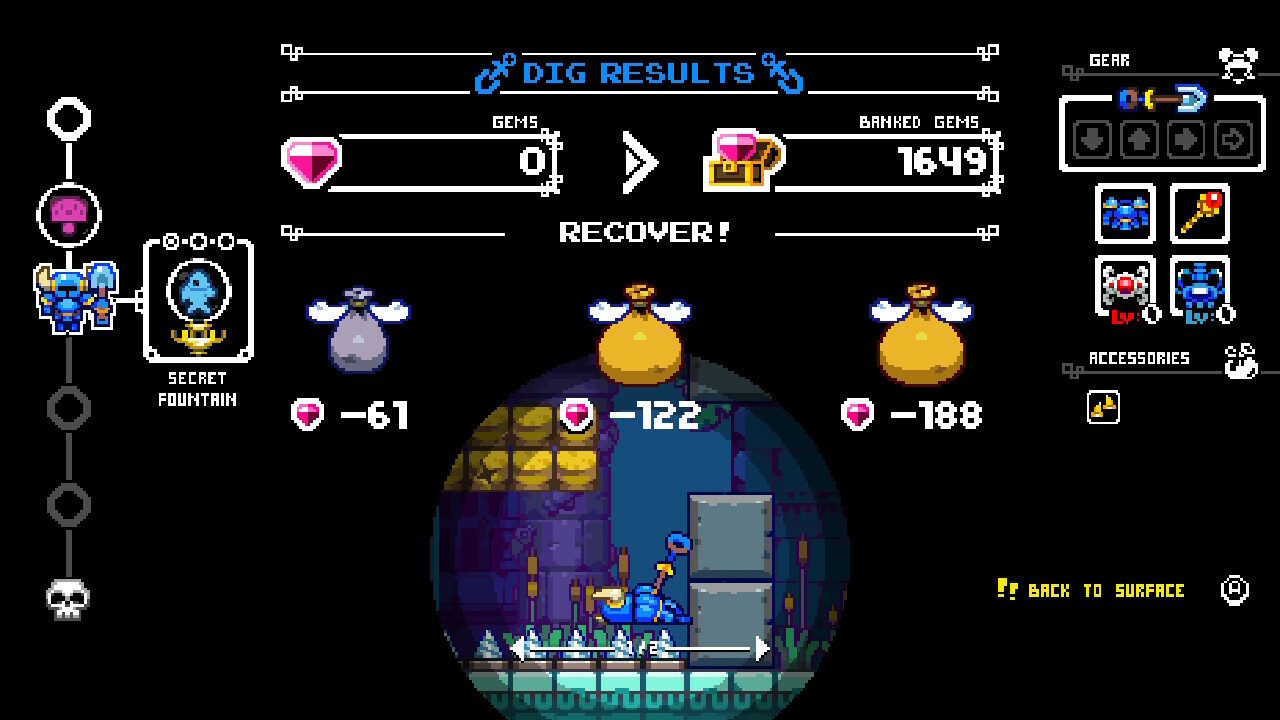This screenshot has width=1280, height=720.
Task: Click the A button prompt
Action: click(x=1233, y=590)
